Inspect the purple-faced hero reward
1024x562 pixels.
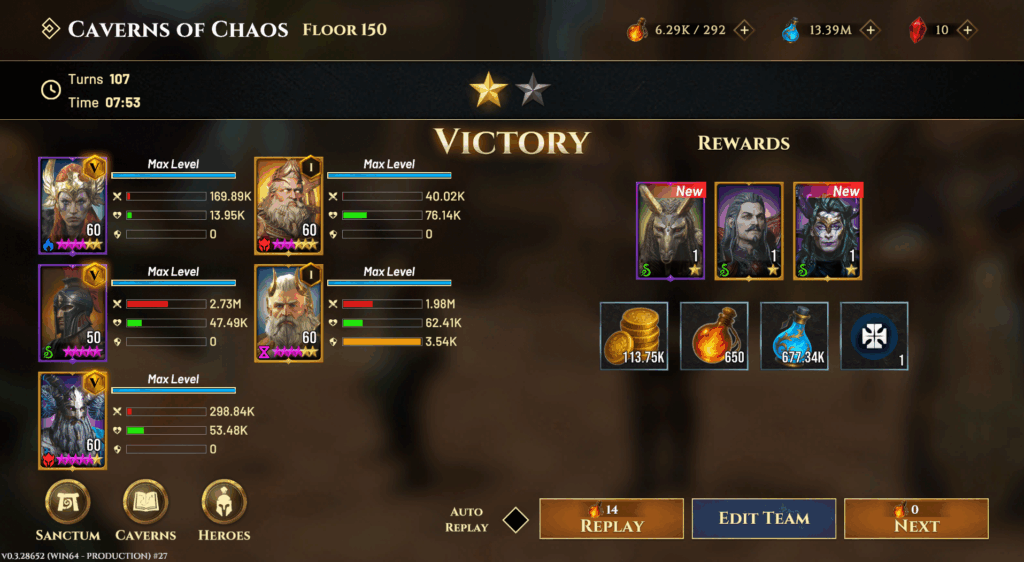pos(828,231)
